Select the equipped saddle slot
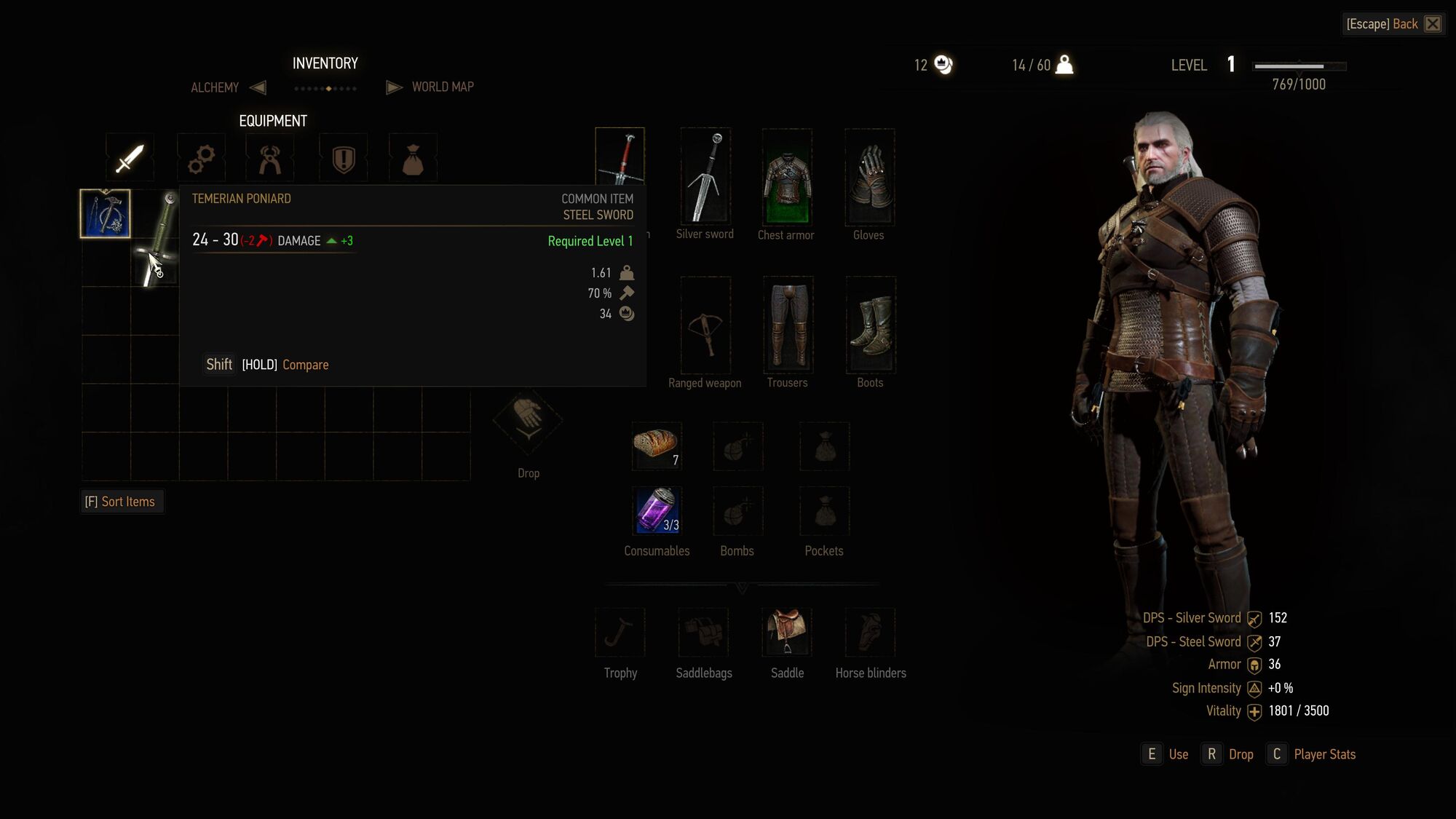 787,632
